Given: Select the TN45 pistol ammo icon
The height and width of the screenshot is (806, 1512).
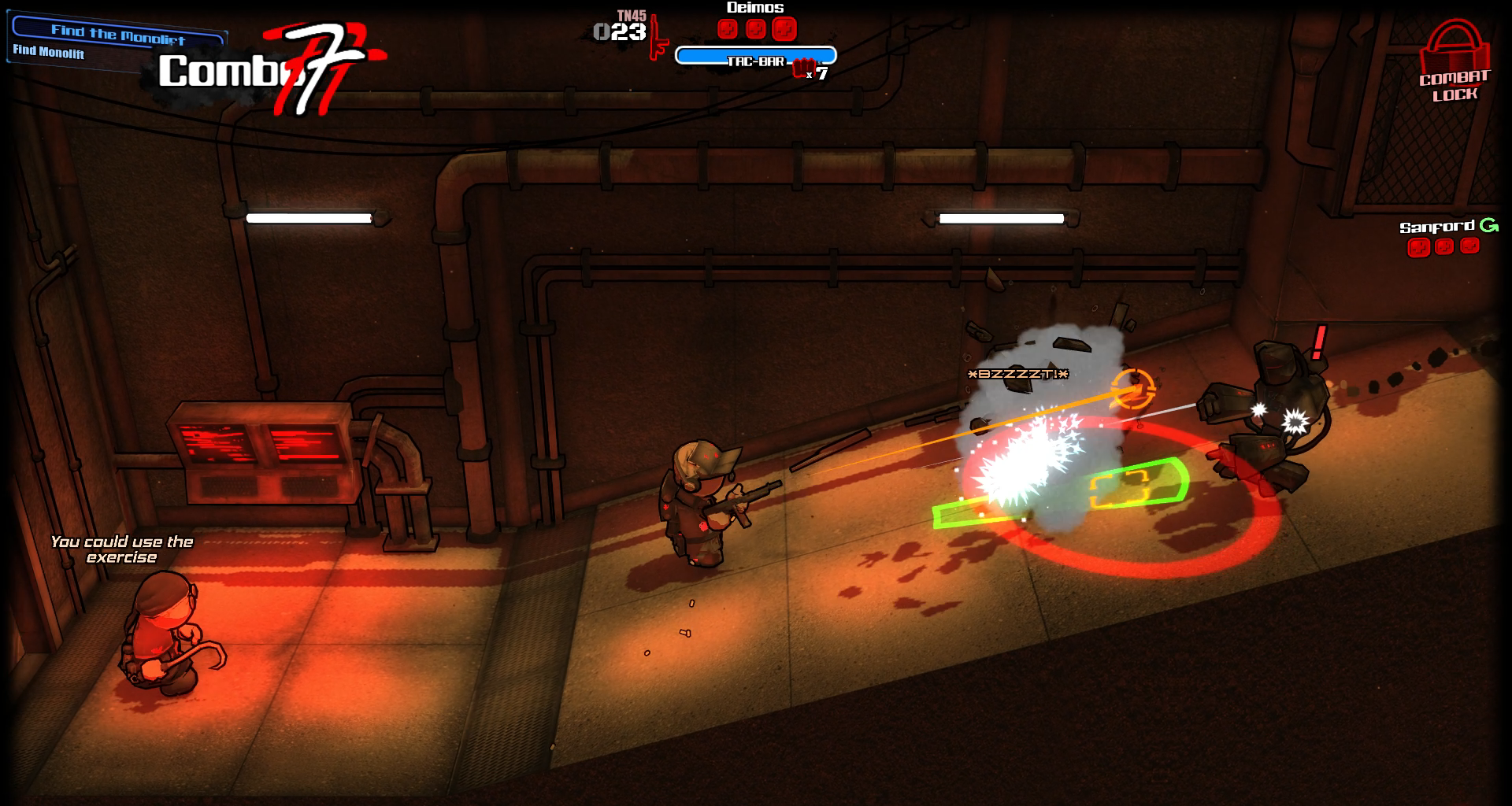Looking at the screenshot, I should tap(658, 35).
